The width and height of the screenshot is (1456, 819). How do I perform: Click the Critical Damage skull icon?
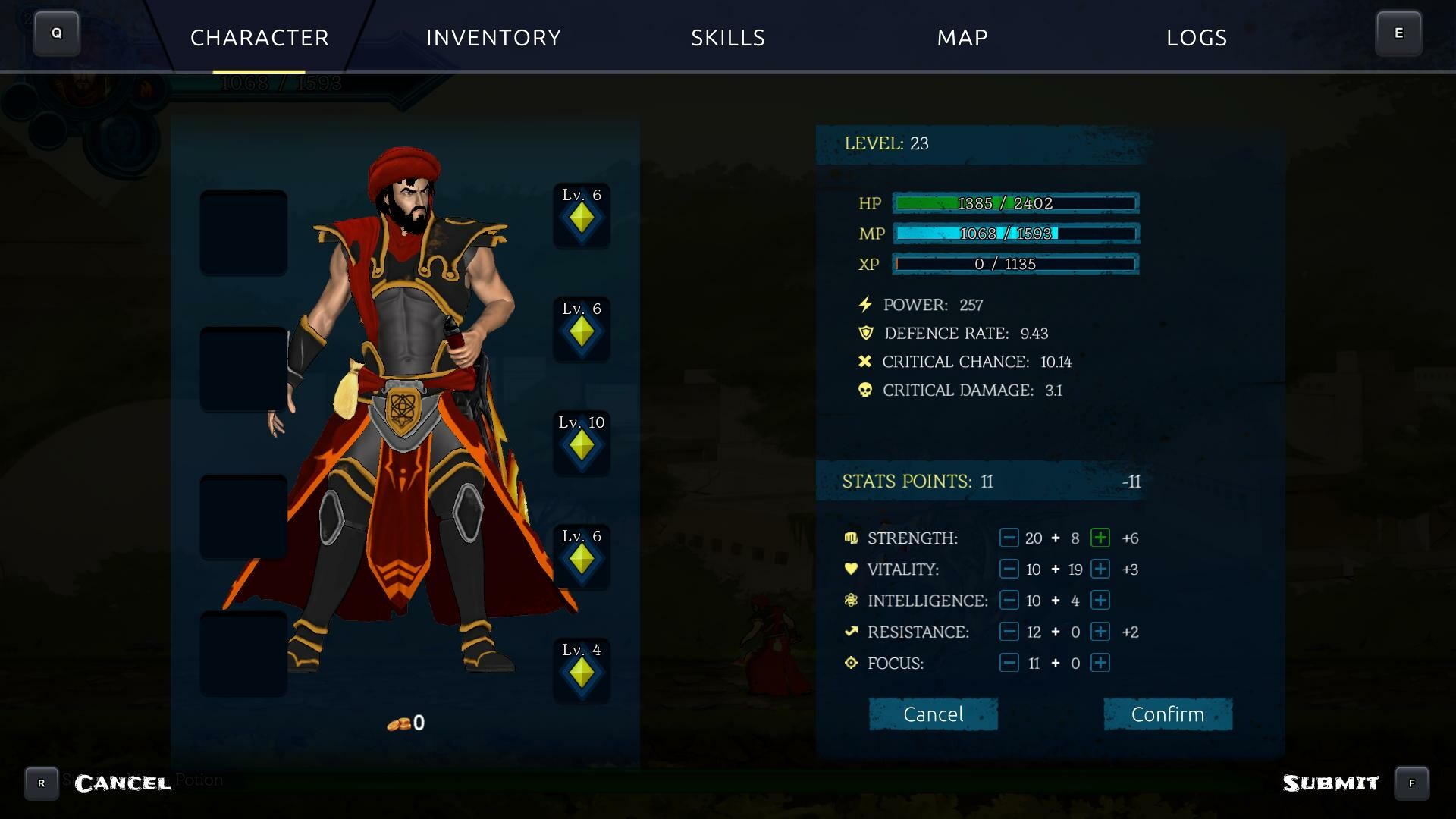(x=865, y=390)
